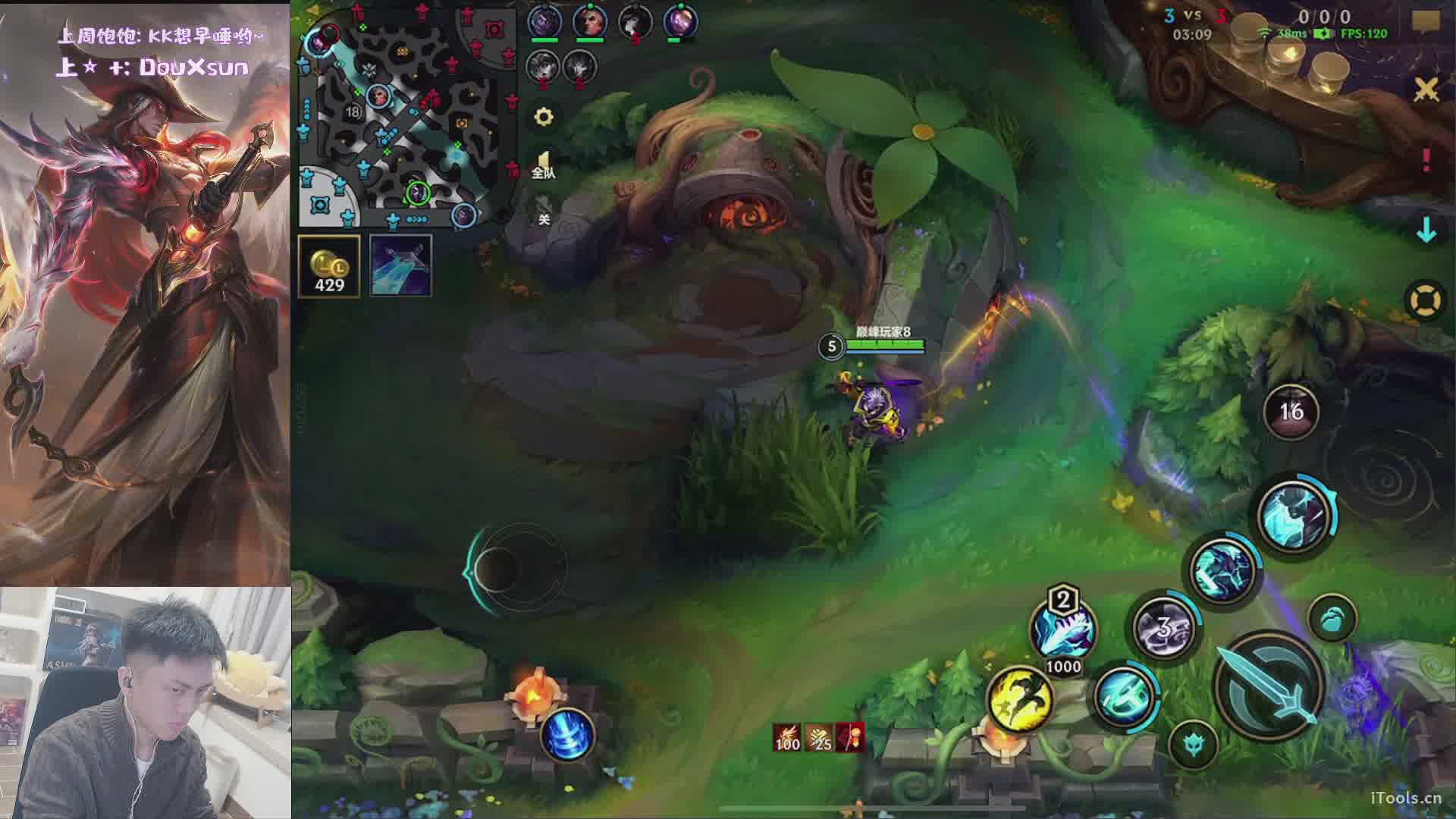Tap the target-turret button below the abilities

(1193, 744)
